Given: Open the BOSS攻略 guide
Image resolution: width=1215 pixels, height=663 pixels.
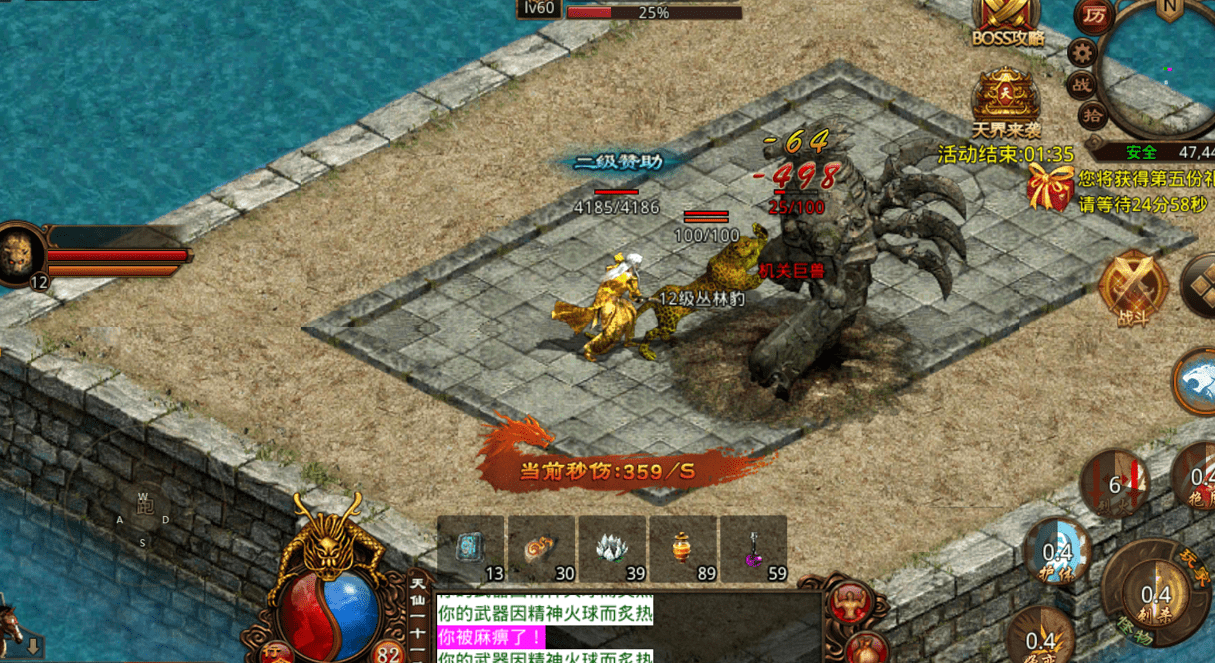Looking at the screenshot, I should 1008,22.
